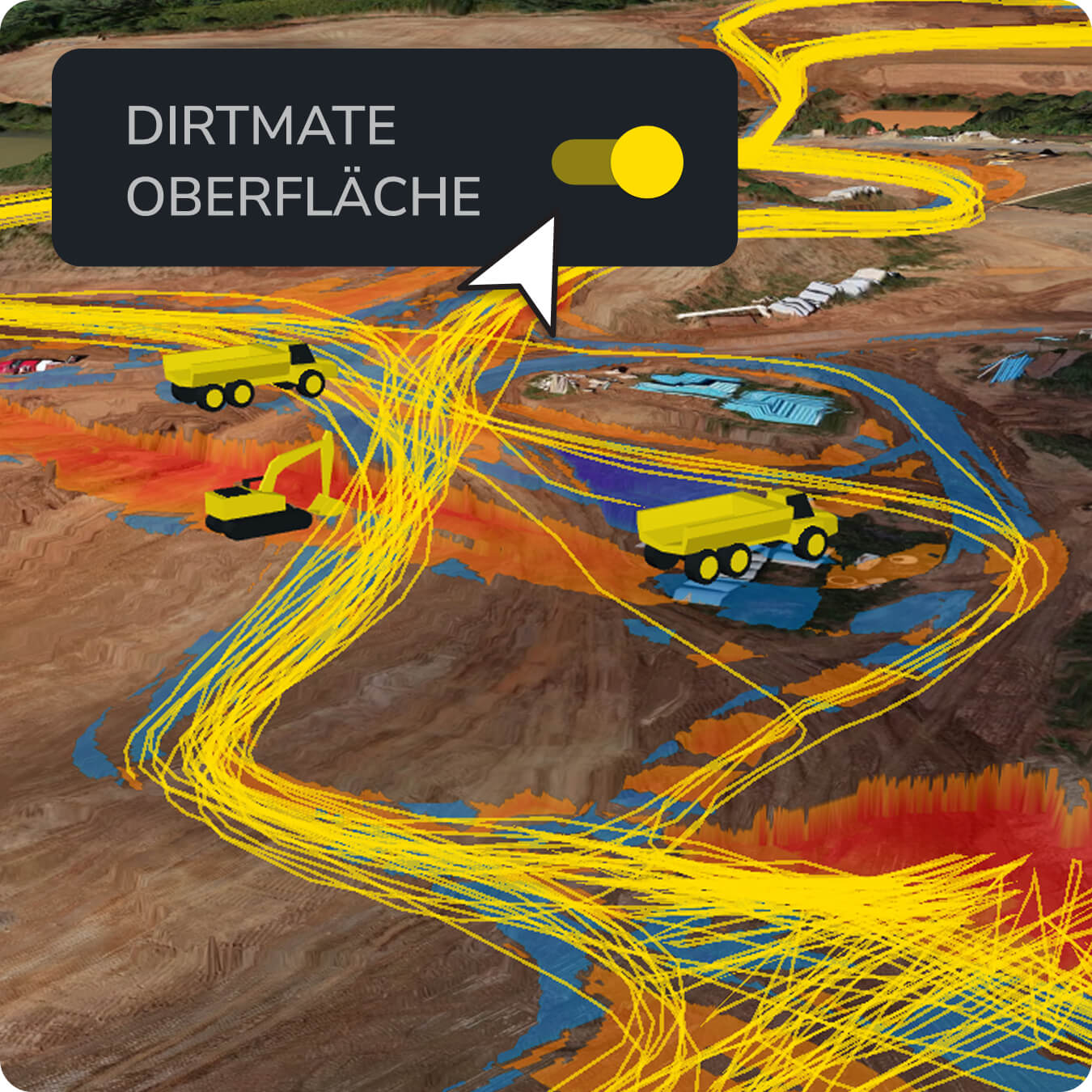Select the red machinery near the left edge
Screen dimensions: 1092x1092
[24, 364]
